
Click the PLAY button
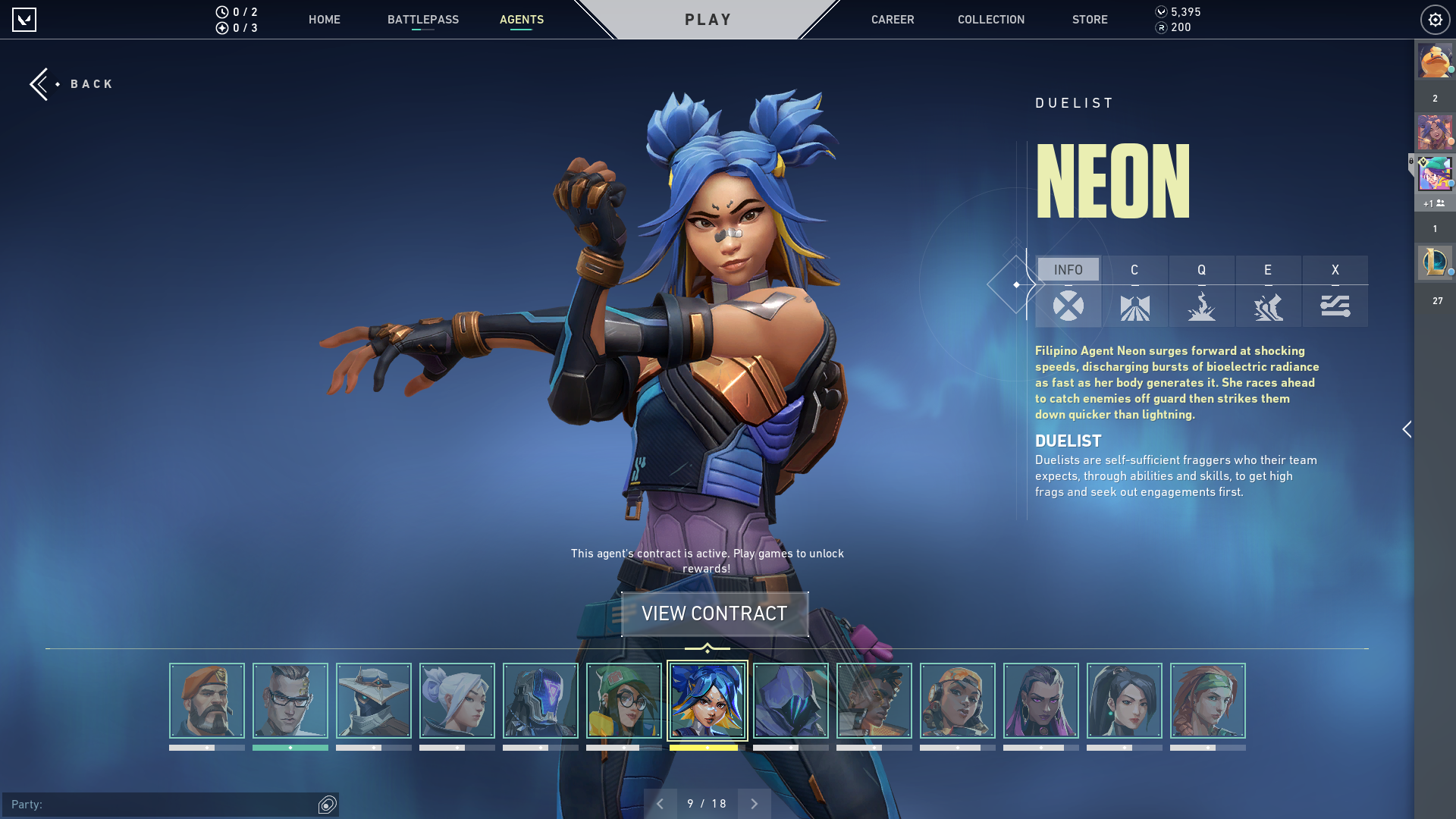[708, 20]
